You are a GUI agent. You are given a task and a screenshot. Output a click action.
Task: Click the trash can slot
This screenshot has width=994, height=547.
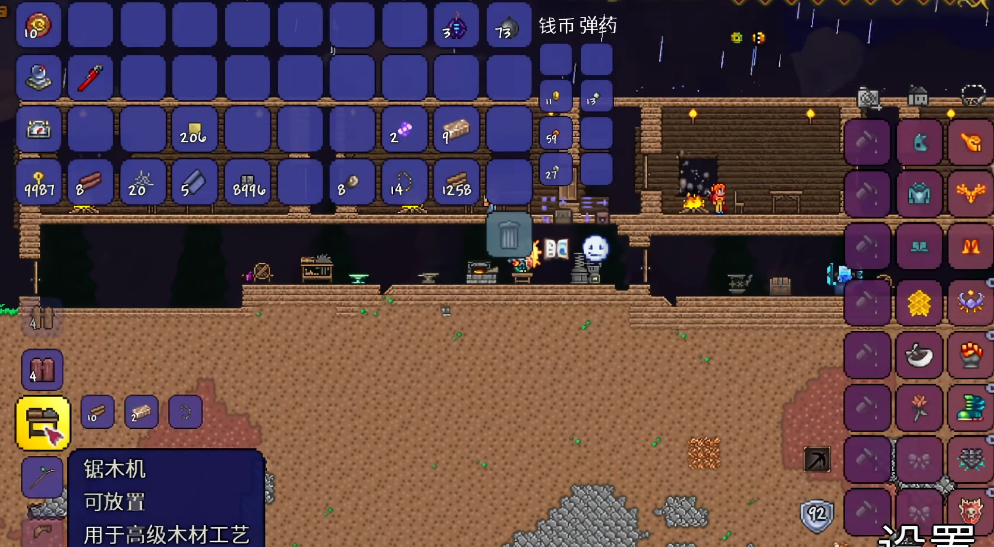(x=509, y=235)
